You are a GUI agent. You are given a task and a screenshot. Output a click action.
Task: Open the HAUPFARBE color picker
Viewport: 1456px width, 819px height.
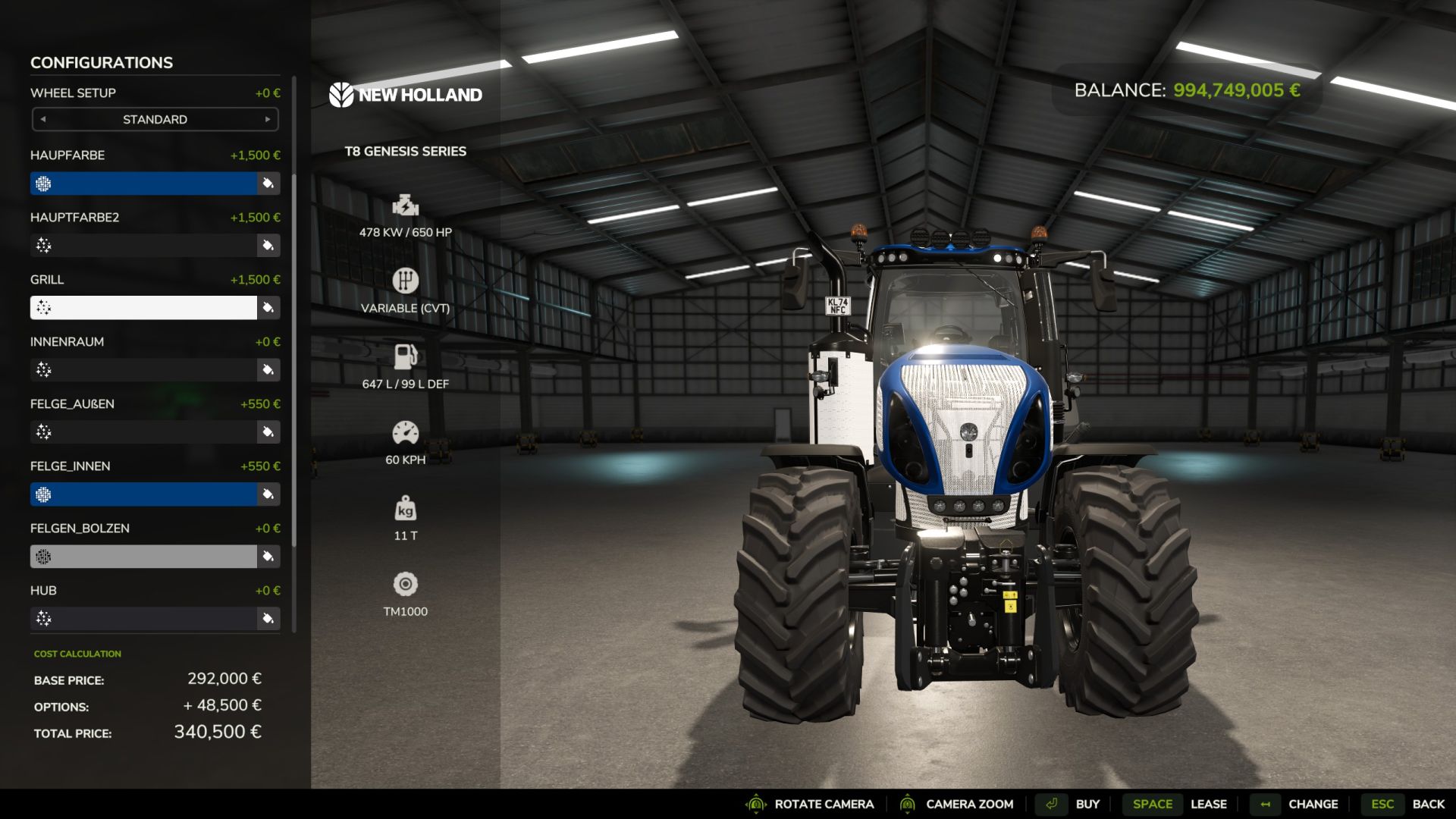click(x=267, y=183)
